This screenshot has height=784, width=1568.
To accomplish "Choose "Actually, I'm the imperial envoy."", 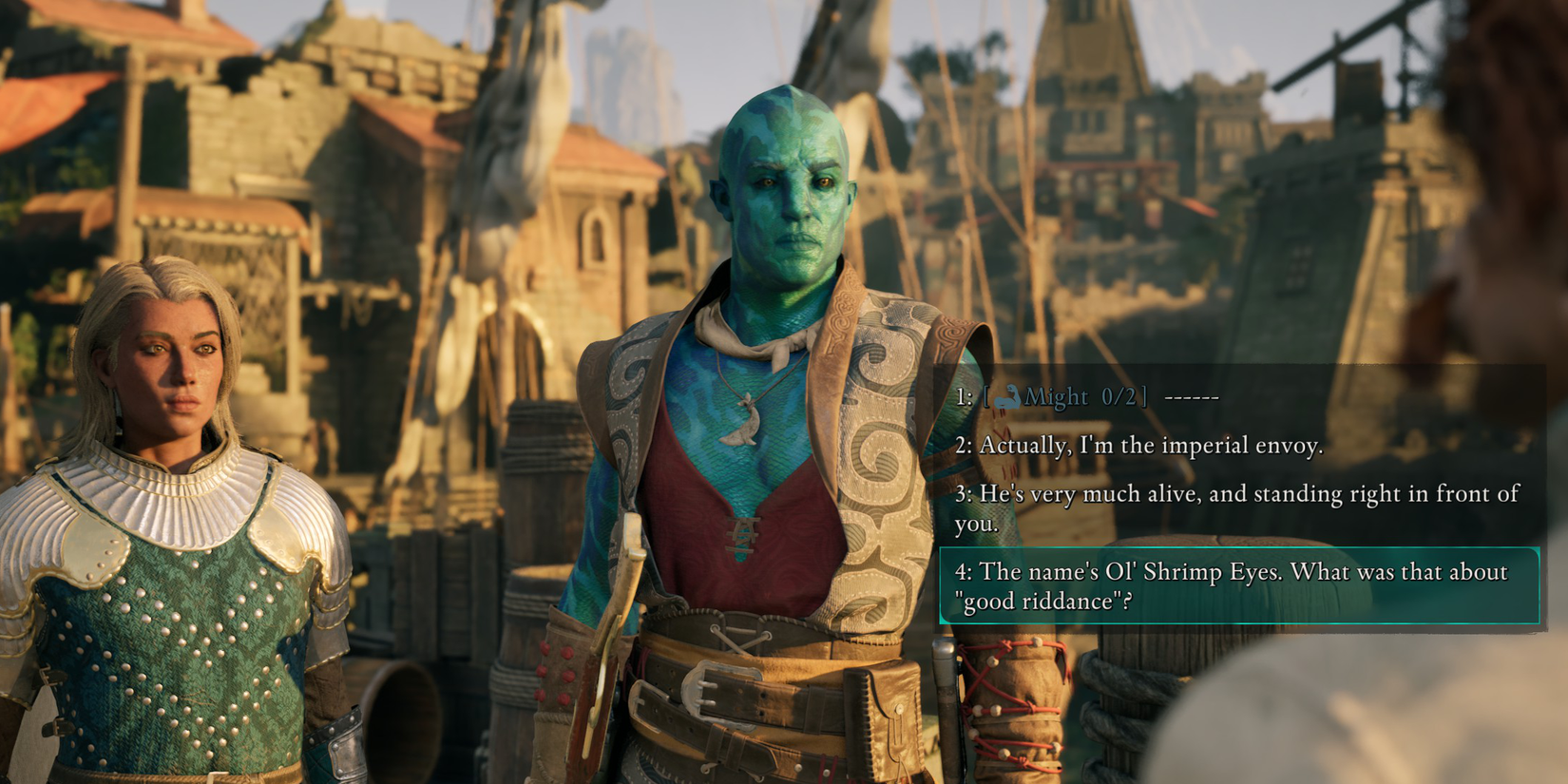I will (1138, 446).
